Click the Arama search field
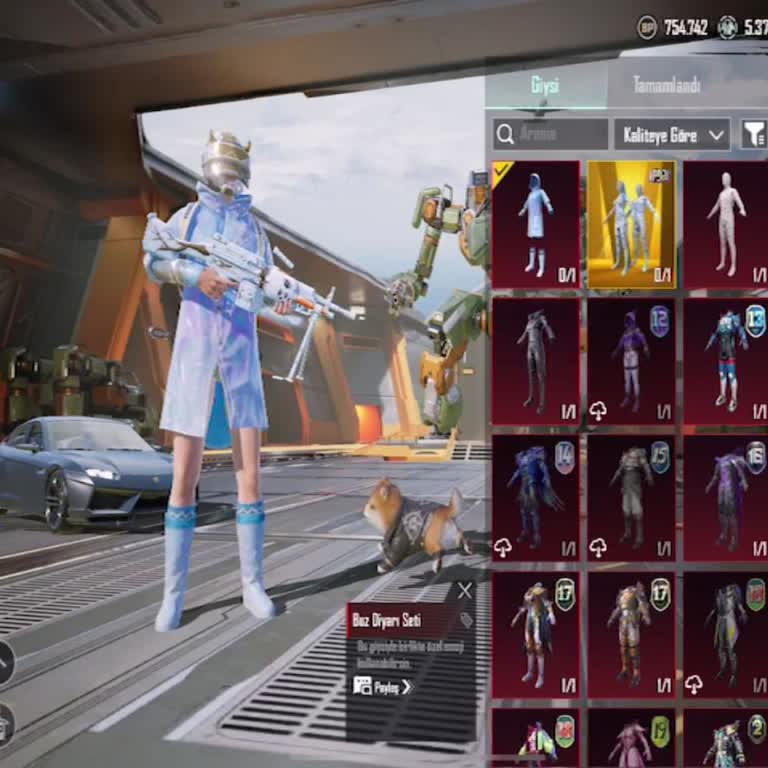768x768 pixels. (551, 133)
